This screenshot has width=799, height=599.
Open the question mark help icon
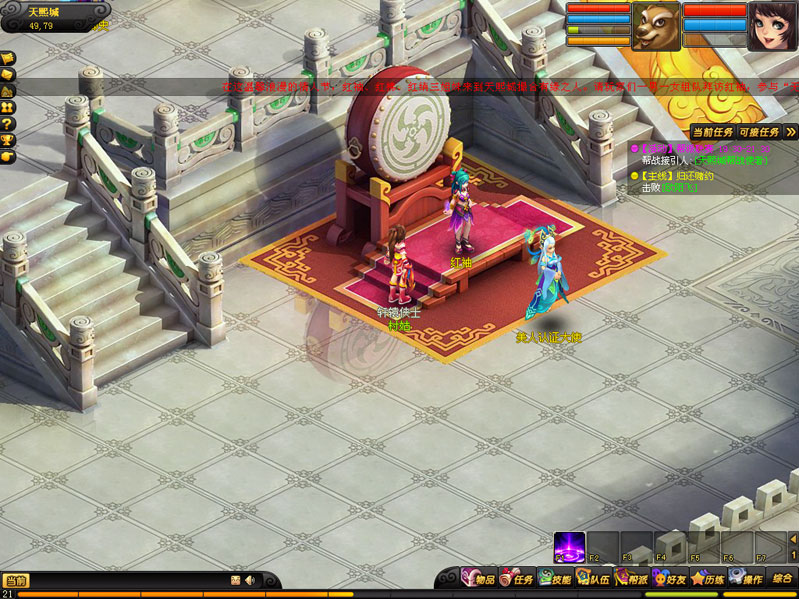(7, 123)
